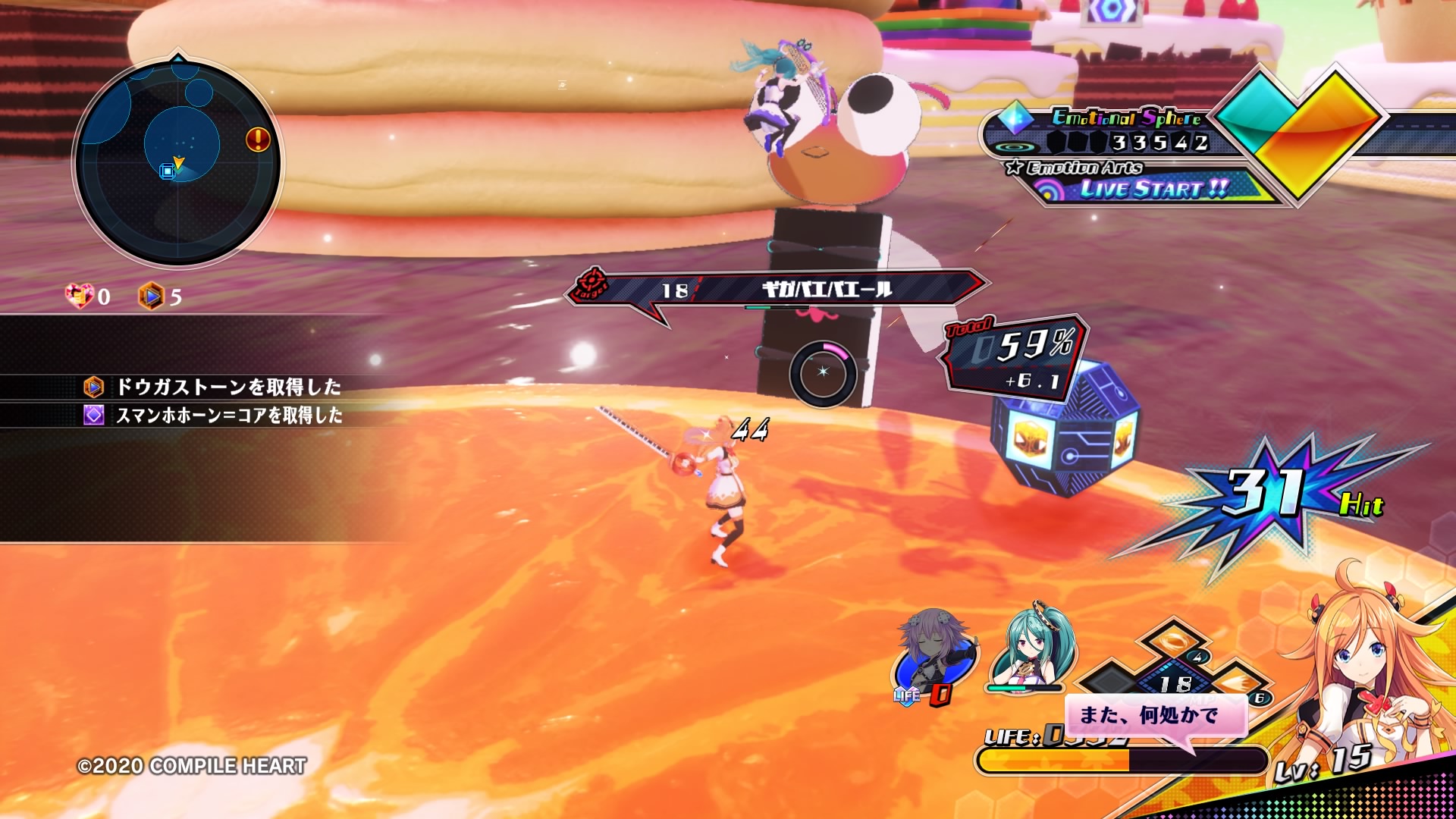
Task: Select the red exclamation marker on minimap
Action: tap(258, 140)
